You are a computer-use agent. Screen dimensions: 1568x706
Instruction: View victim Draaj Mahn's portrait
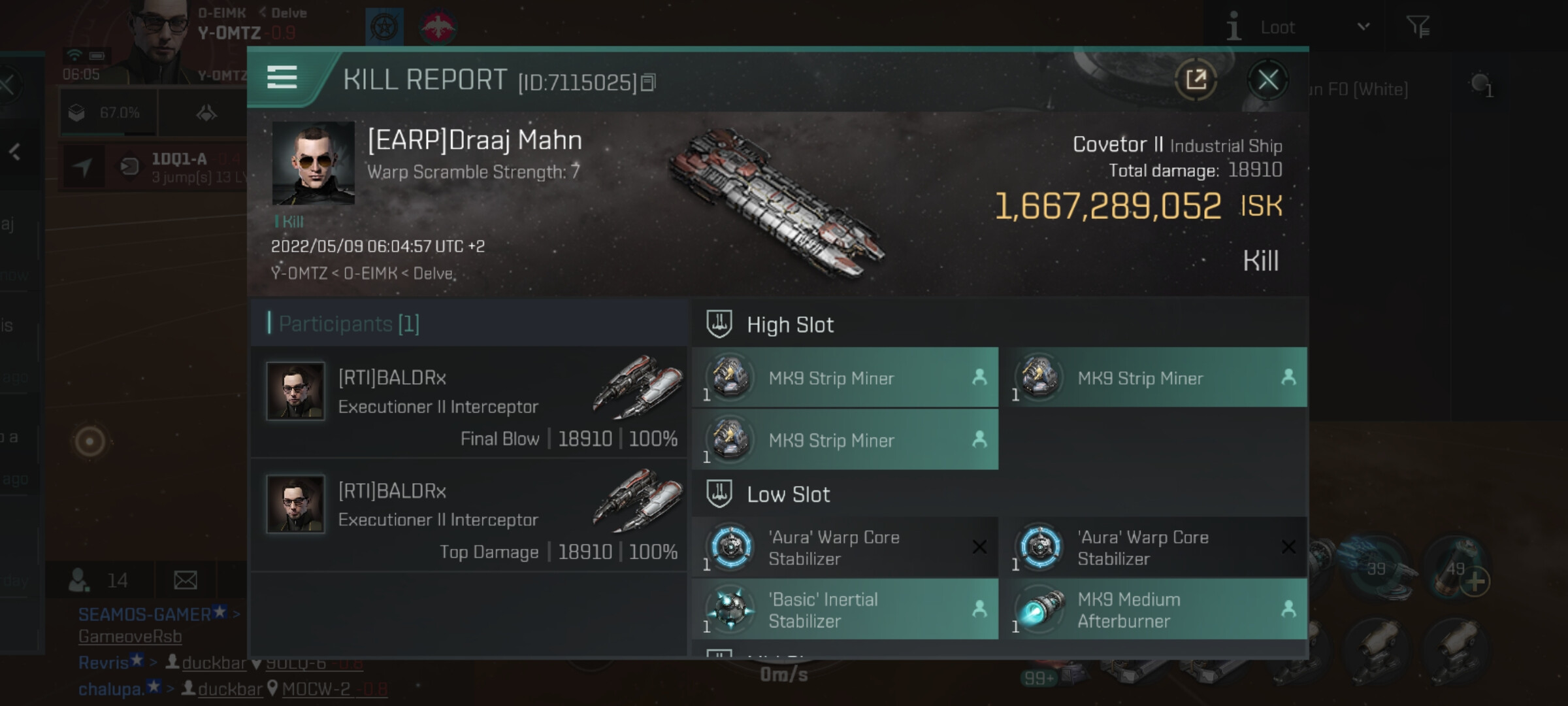point(313,163)
